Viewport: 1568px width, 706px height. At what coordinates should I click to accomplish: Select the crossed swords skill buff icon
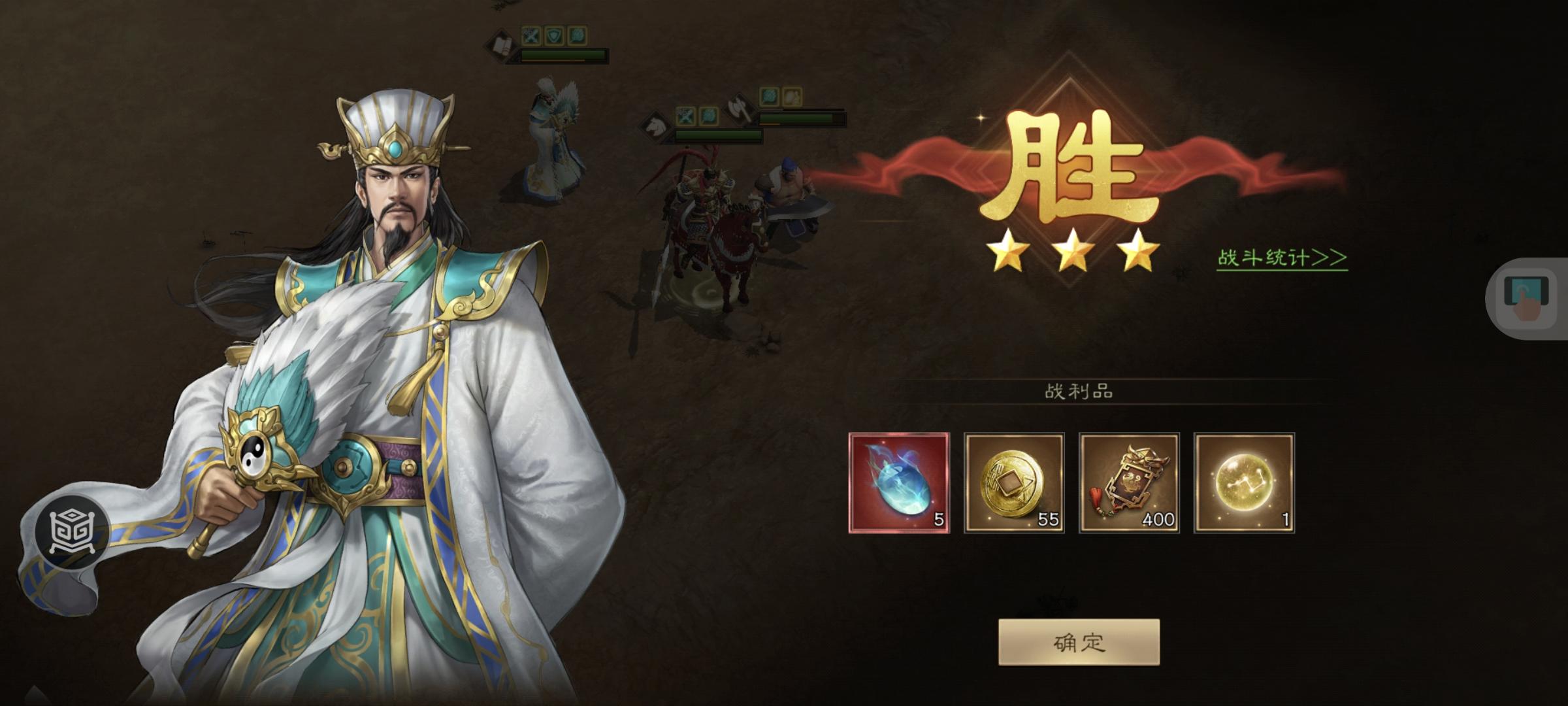pyautogui.click(x=530, y=35)
